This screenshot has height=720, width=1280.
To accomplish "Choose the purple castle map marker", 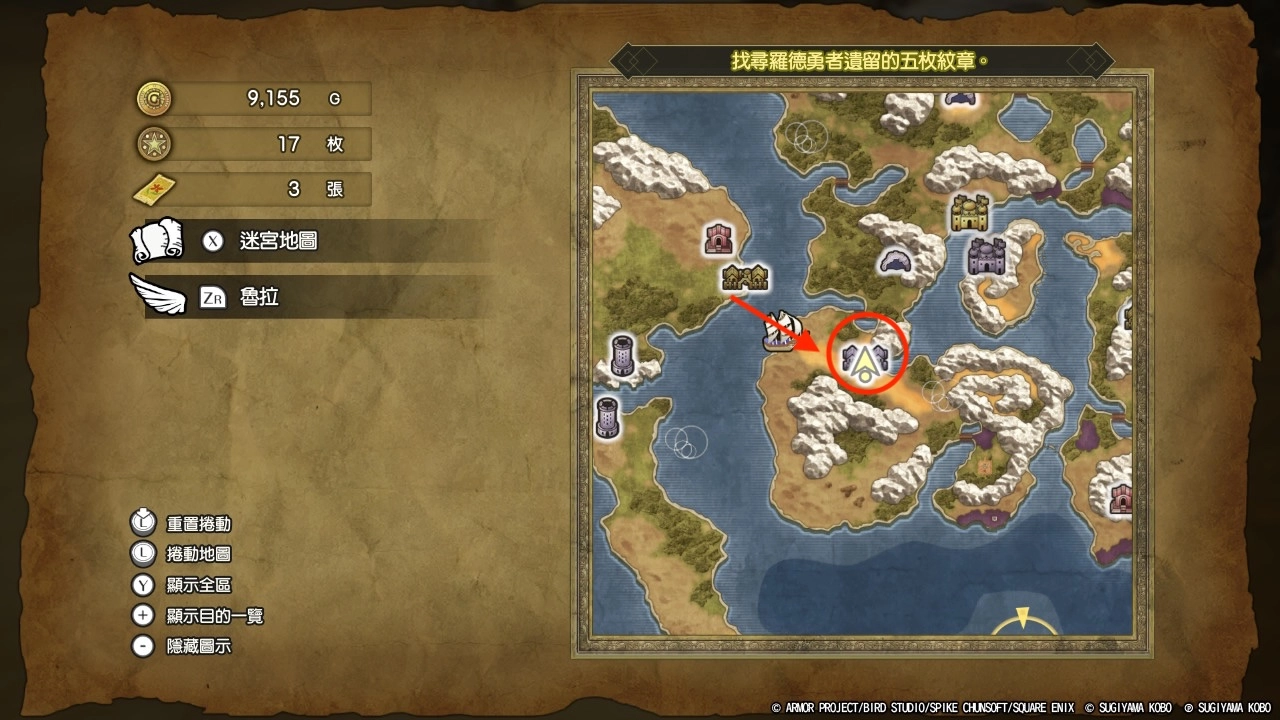I will [x=986, y=256].
